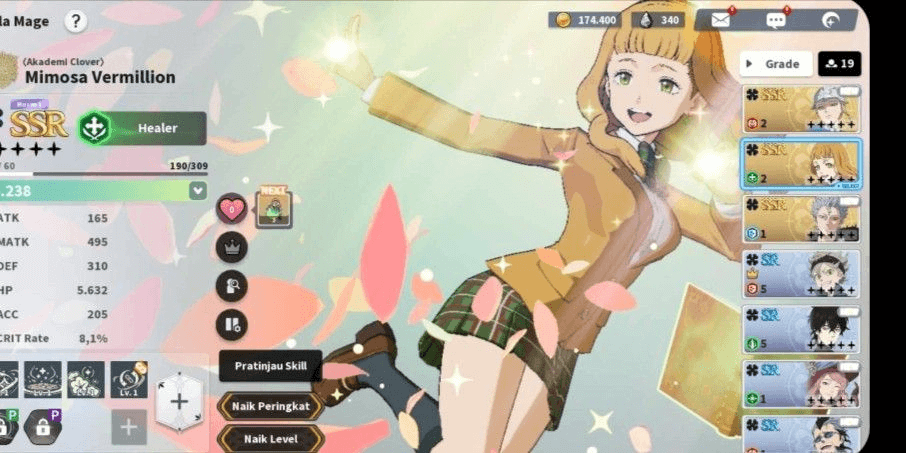
Task: Open the mail envelope inbox
Action: point(720,19)
